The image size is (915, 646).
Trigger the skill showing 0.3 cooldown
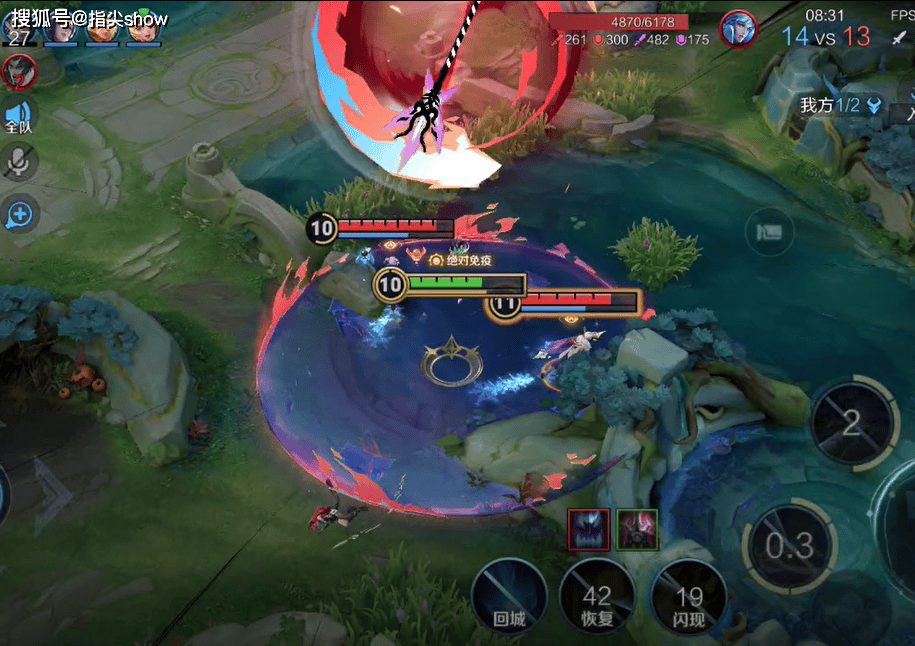coord(788,546)
